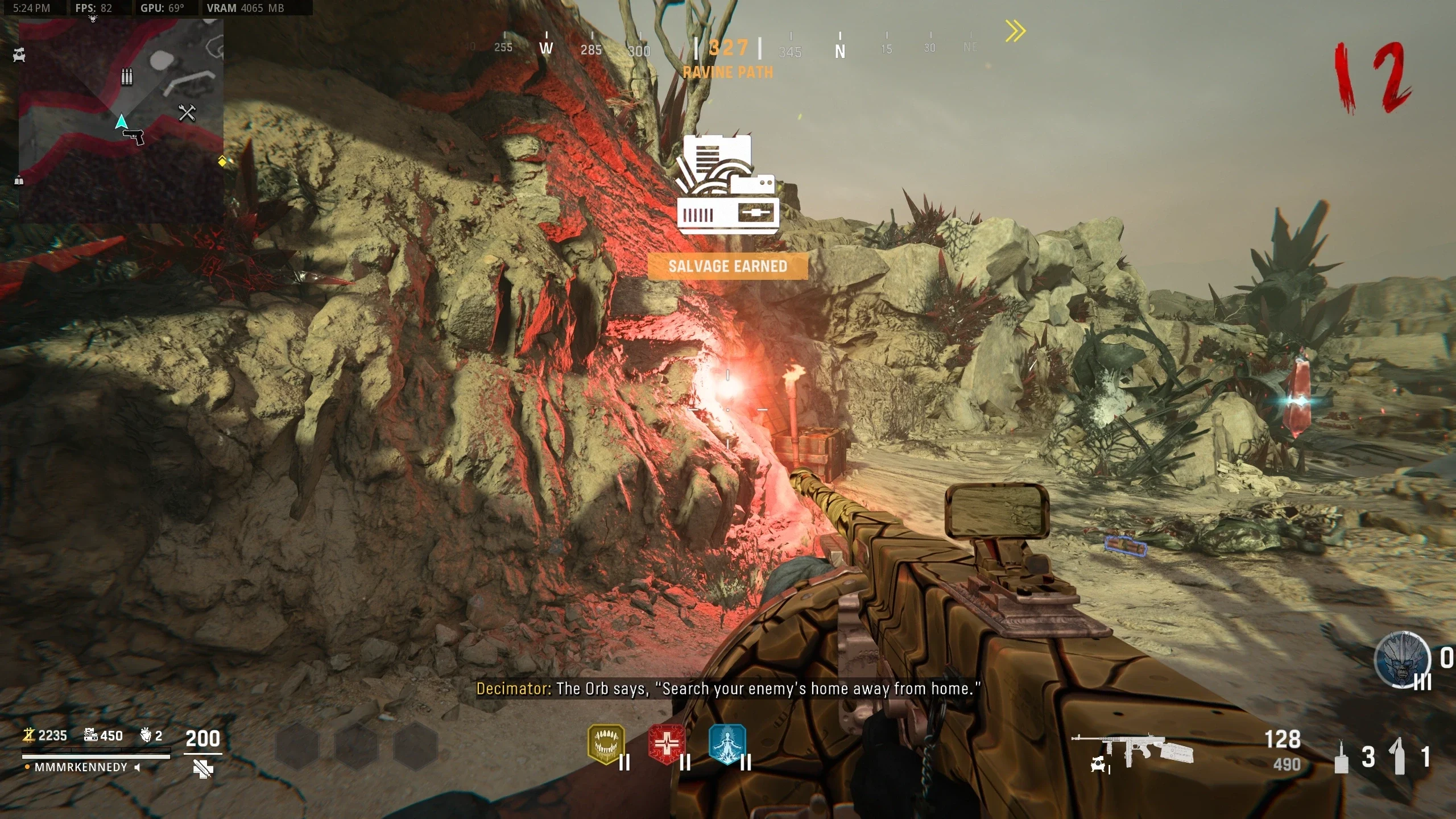Select the pistol wall-buy marker on minimap

[x=134, y=136]
